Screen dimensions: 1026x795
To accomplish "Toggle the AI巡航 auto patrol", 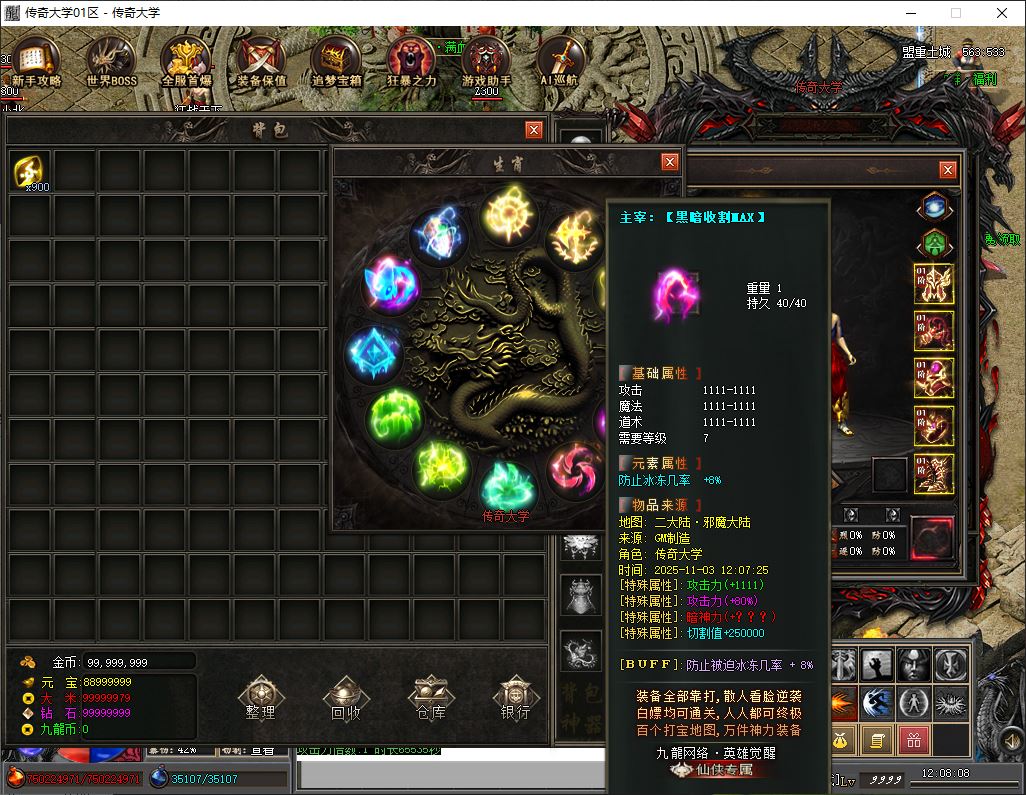I will (561, 62).
